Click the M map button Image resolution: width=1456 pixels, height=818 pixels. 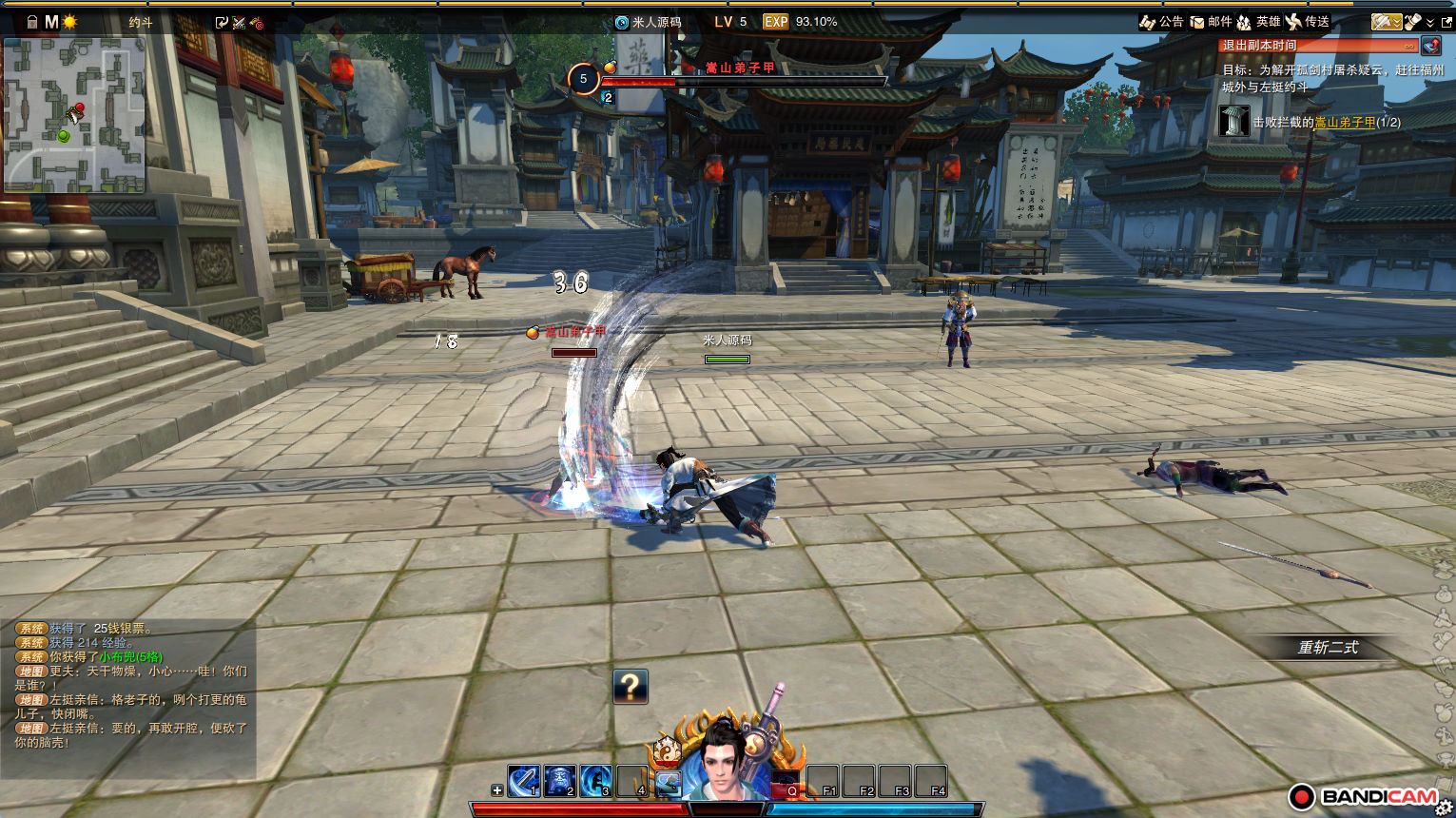pos(51,22)
